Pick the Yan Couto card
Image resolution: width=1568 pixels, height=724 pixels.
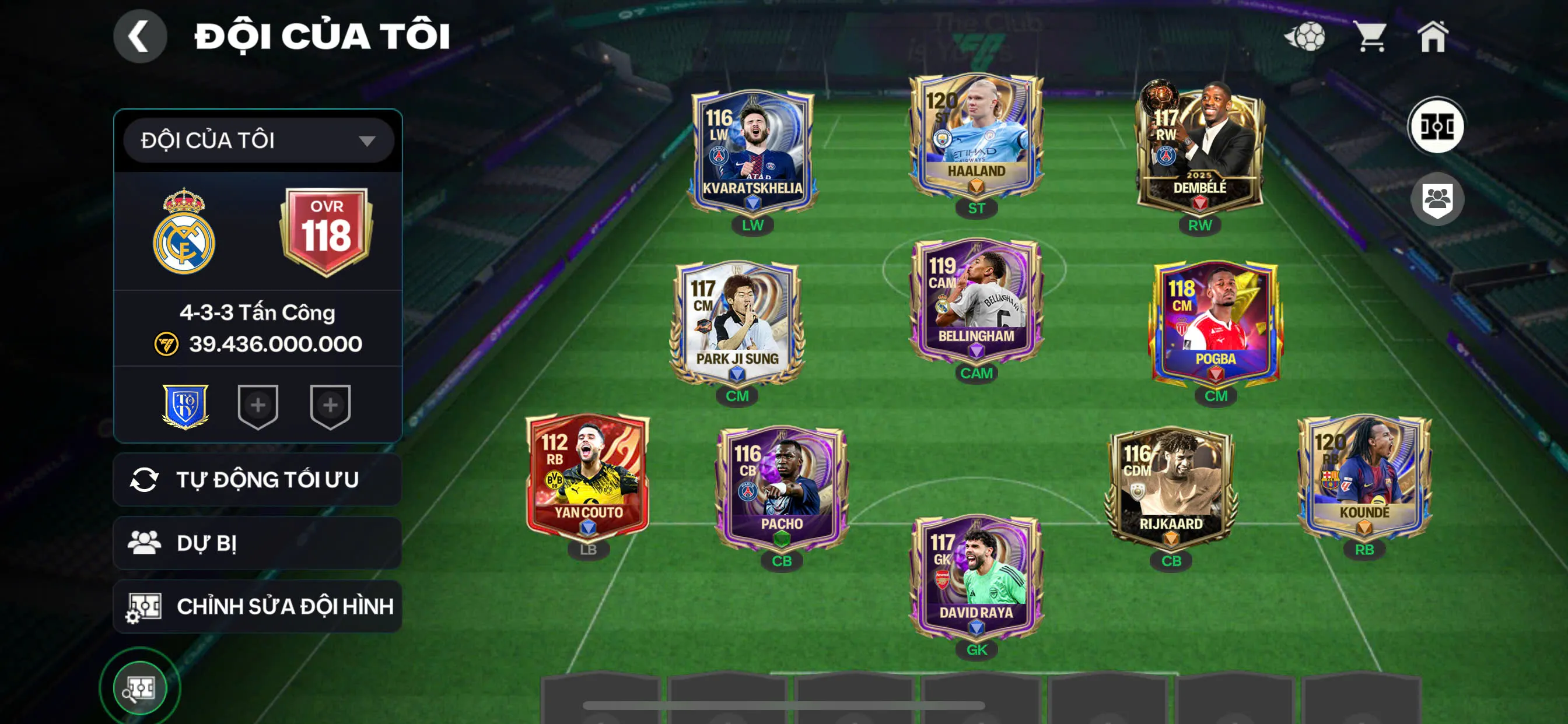pos(587,477)
